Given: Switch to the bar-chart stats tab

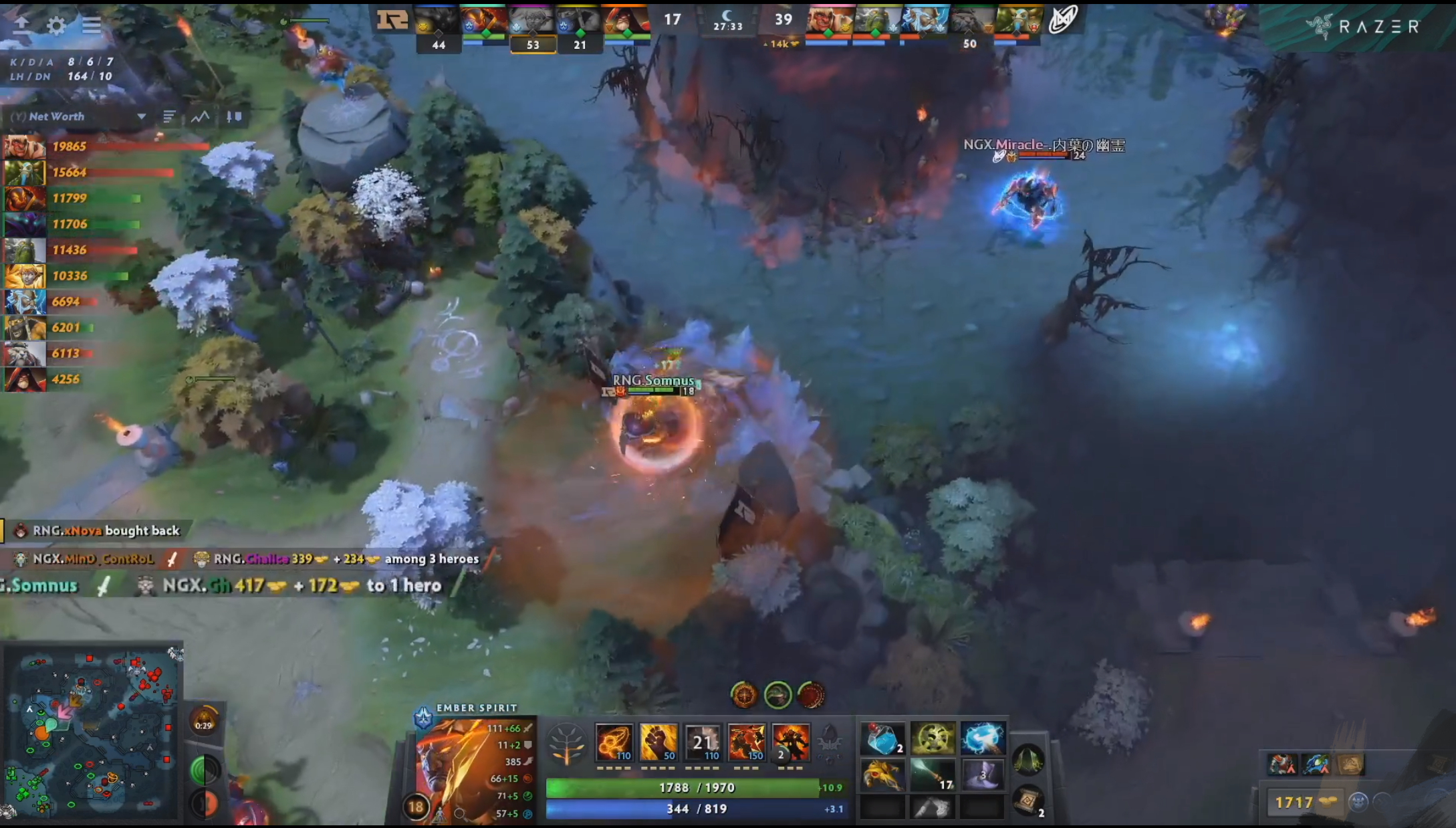Looking at the screenshot, I should [x=169, y=116].
